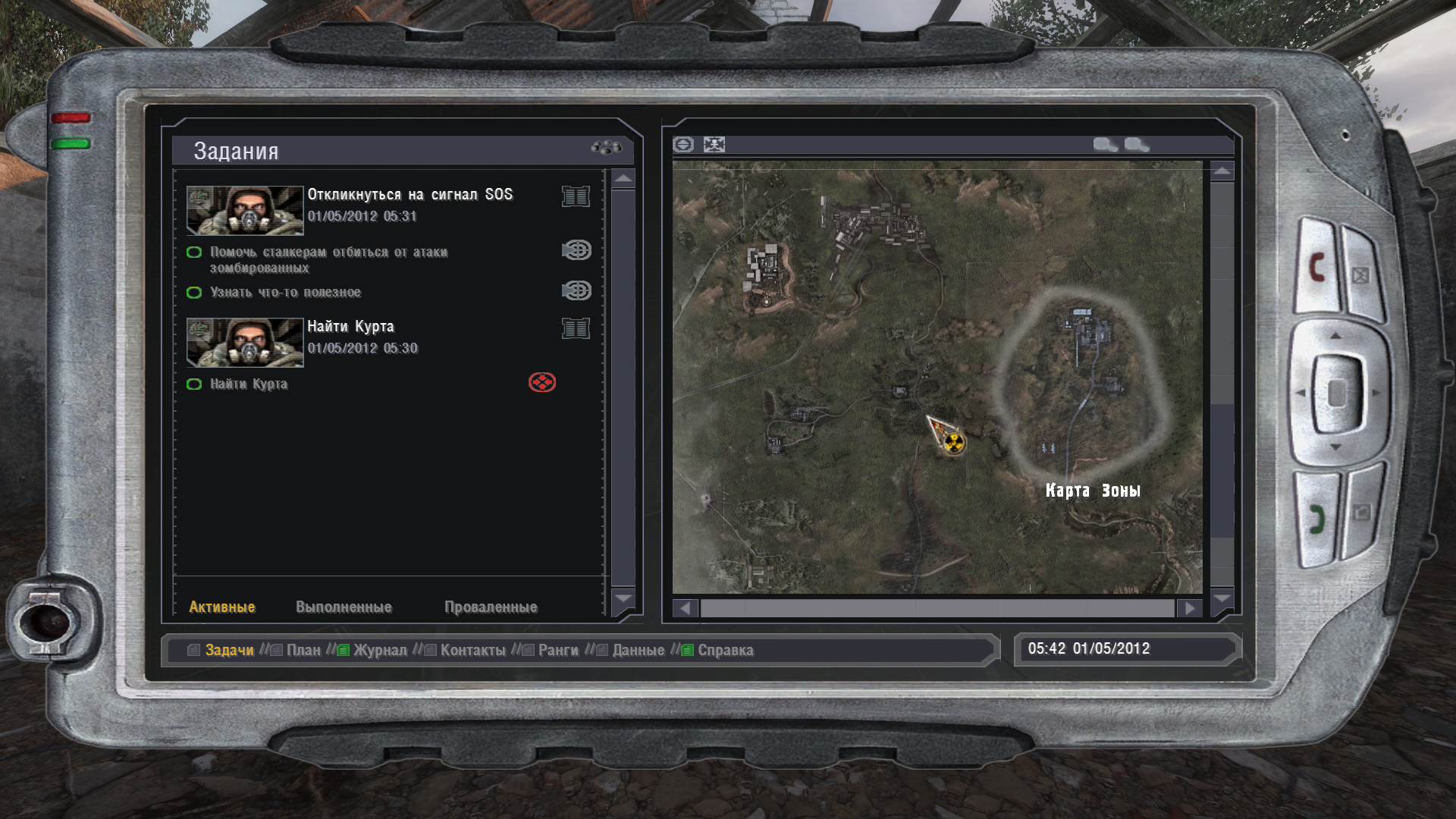Open the Данные section
The height and width of the screenshot is (819, 1456).
tap(638, 651)
